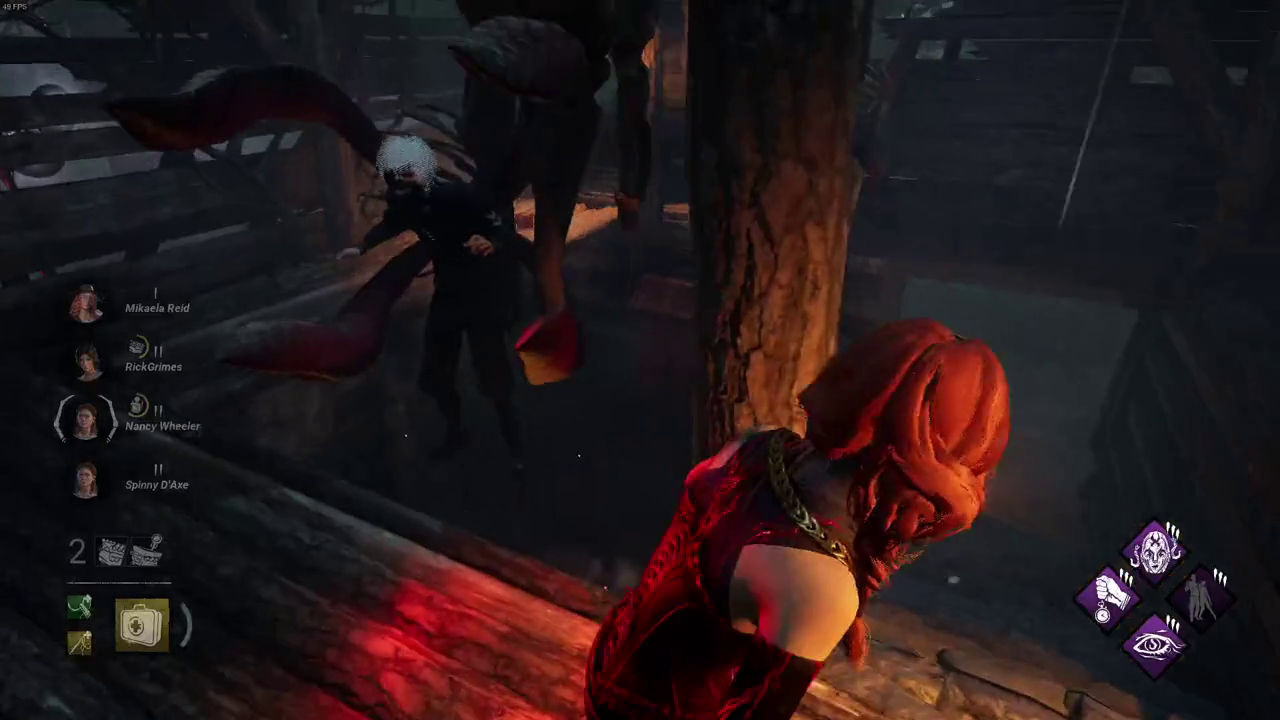
Task: Click the left generator icon beside the counter
Action: click(113, 550)
